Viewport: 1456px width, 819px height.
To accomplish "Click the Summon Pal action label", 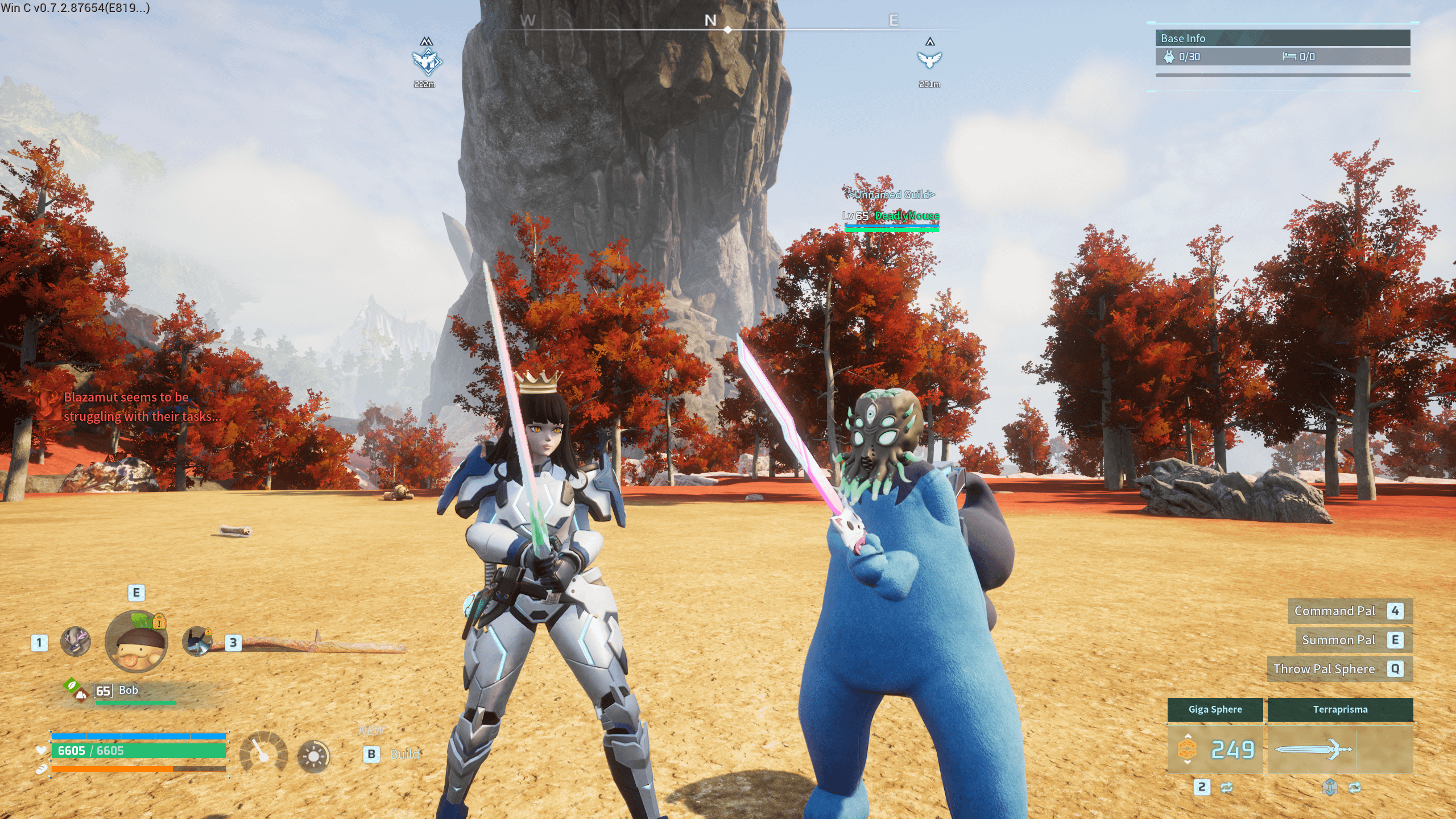I will coord(1338,640).
